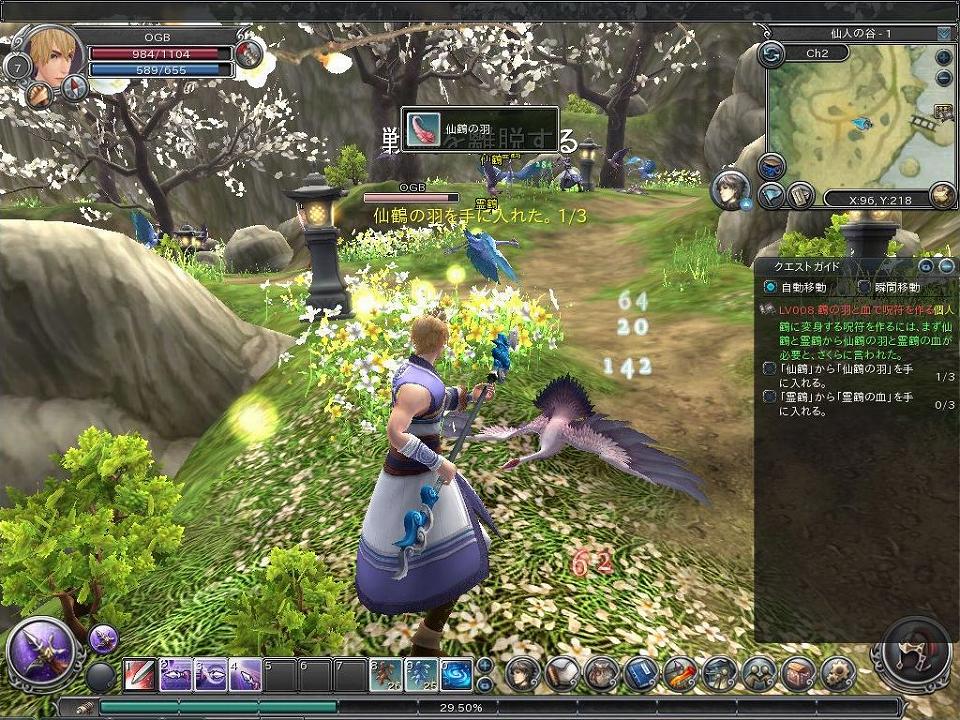Image resolution: width=960 pixels, height=720 pixels.
Task: Click the Ch2 channel switch button
Action: 771,54
